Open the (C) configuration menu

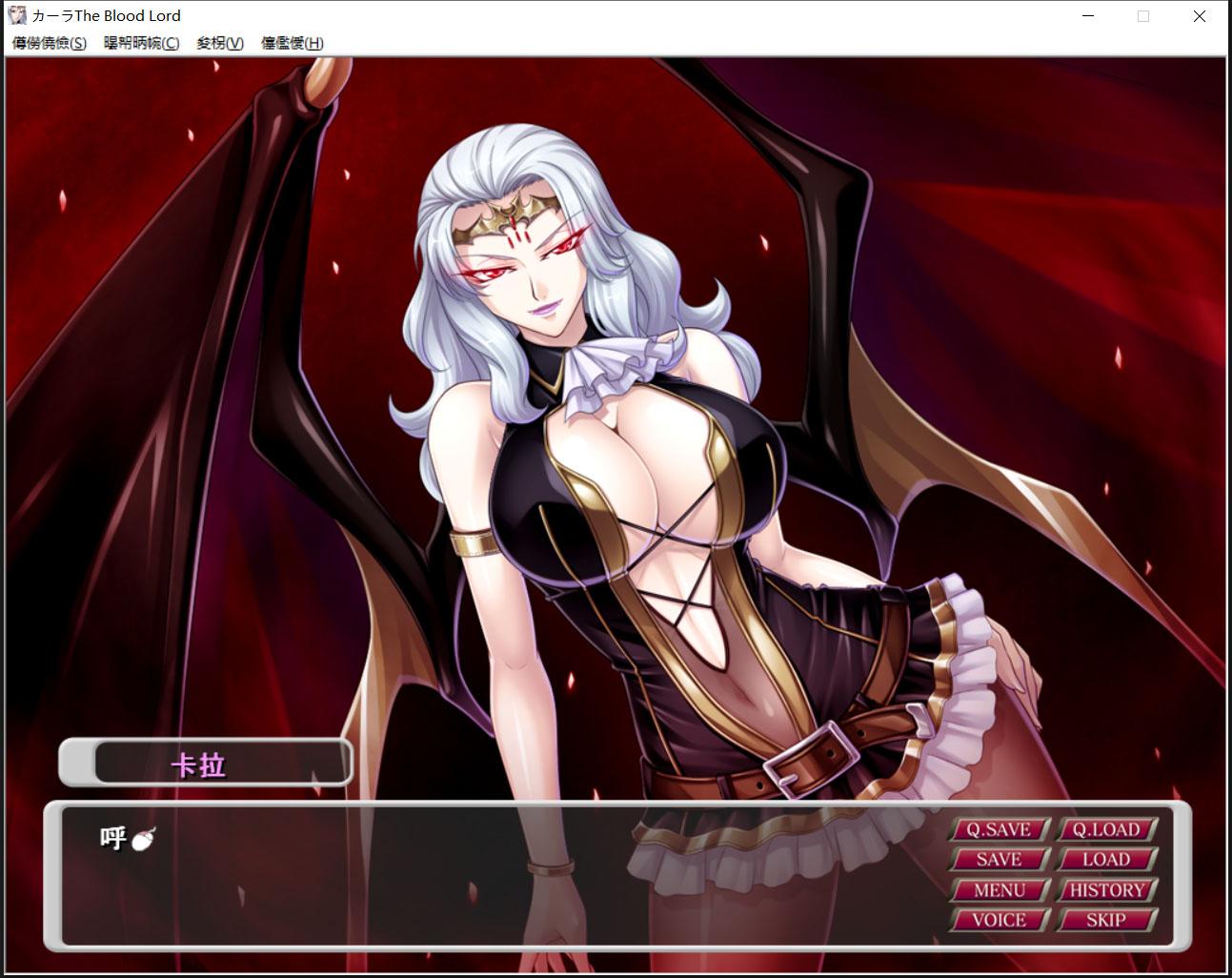(141, 44)
